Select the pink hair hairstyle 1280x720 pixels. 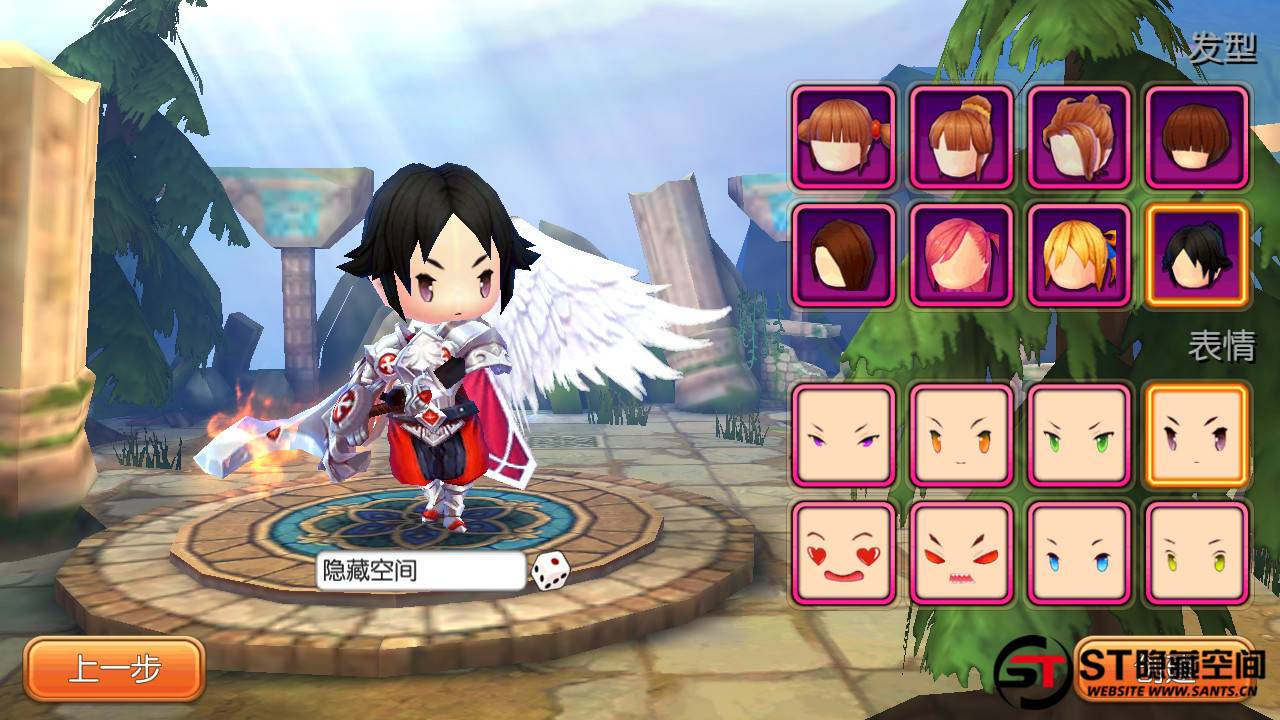click(961, 255)
